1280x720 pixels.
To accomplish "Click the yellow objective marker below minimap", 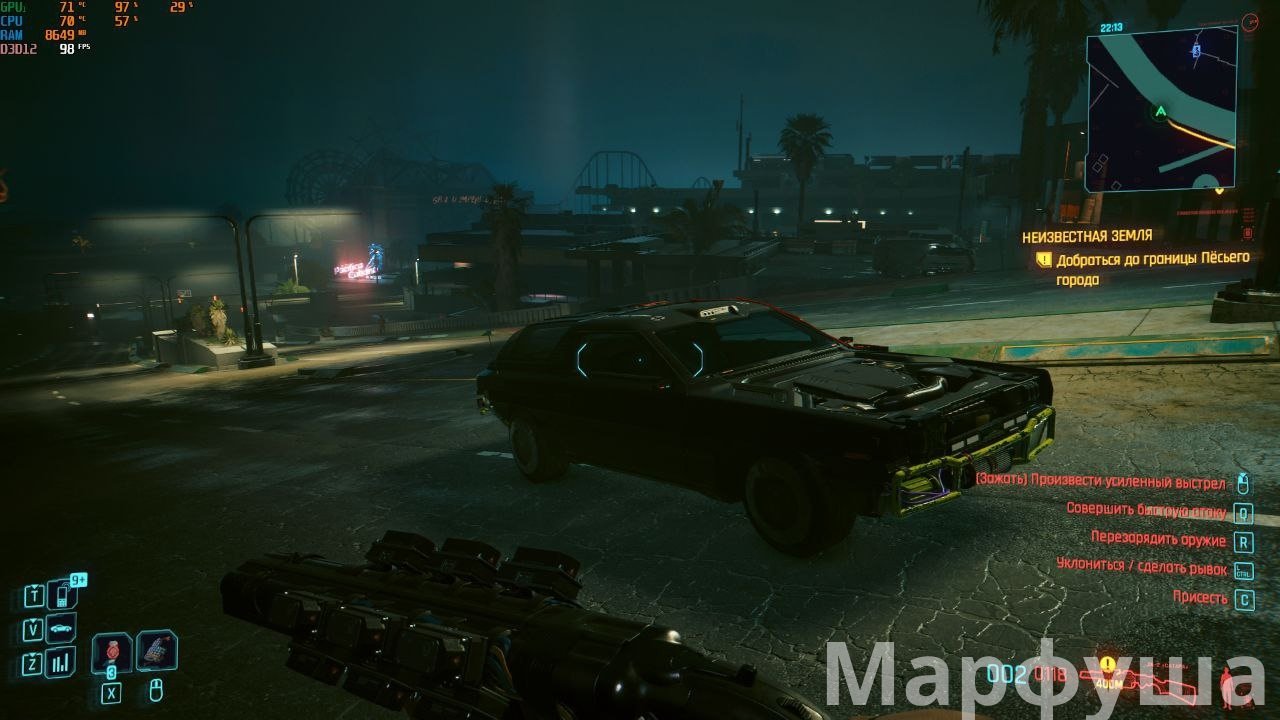I will click(x=1219, y=190).
